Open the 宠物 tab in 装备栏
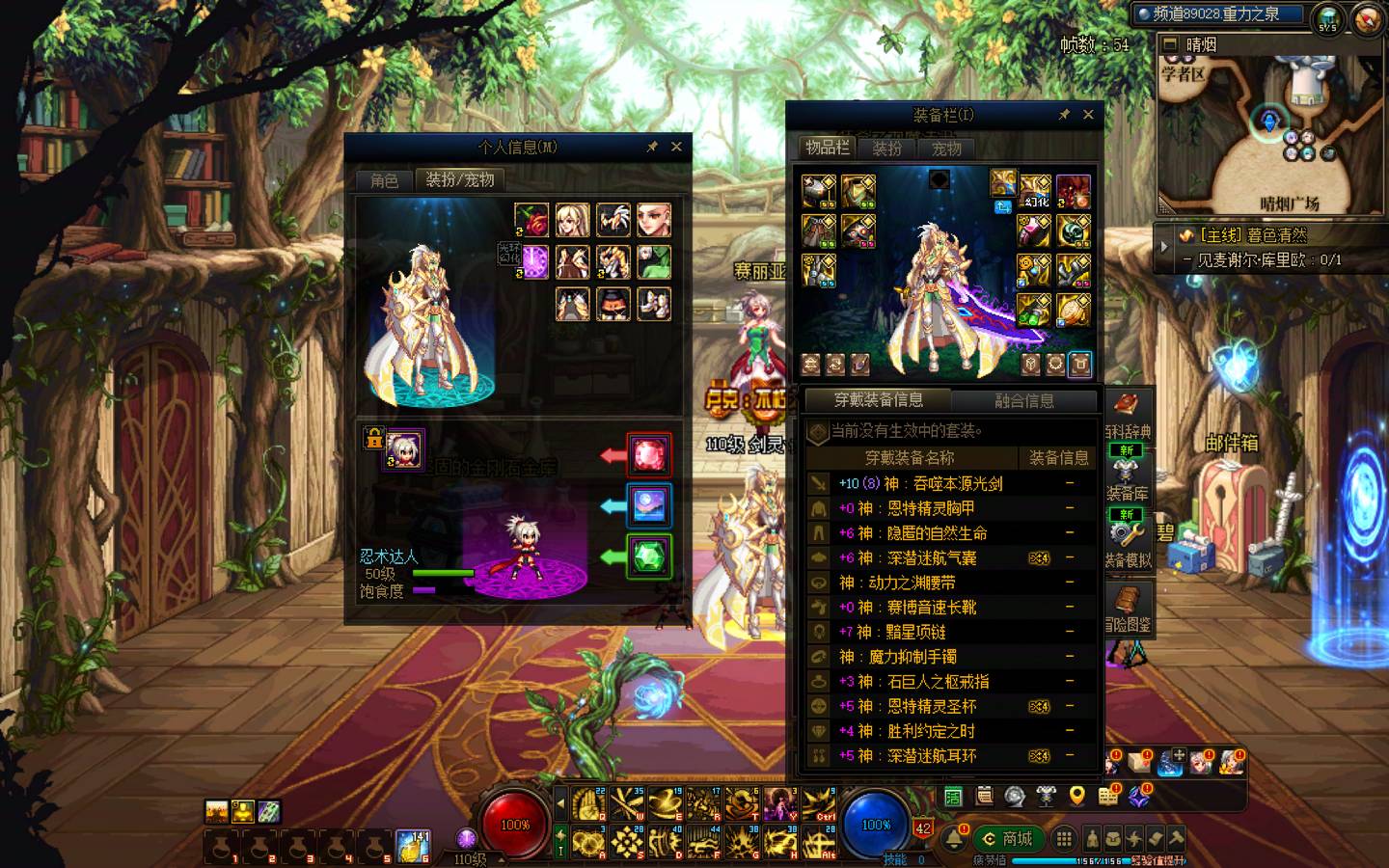Viewport: 1389px width, 868px height. coord(946,149)
